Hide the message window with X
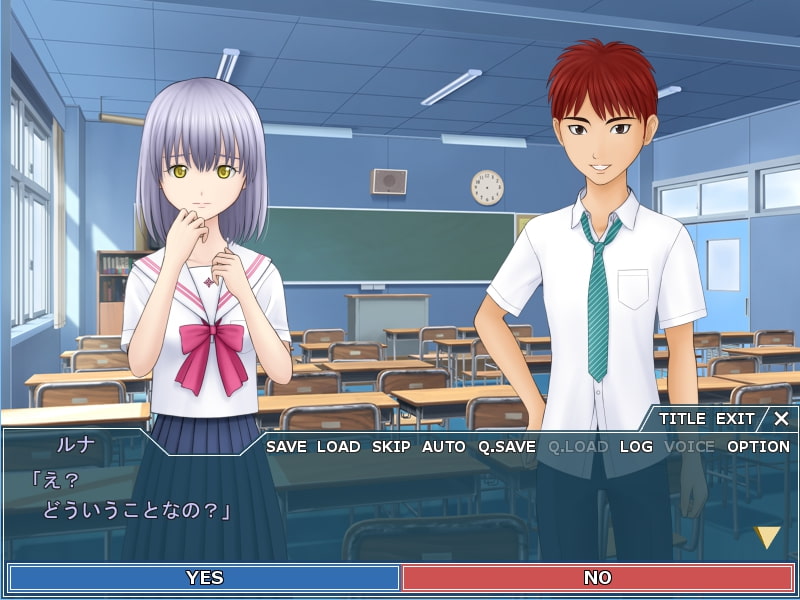 tap(781, 419)
